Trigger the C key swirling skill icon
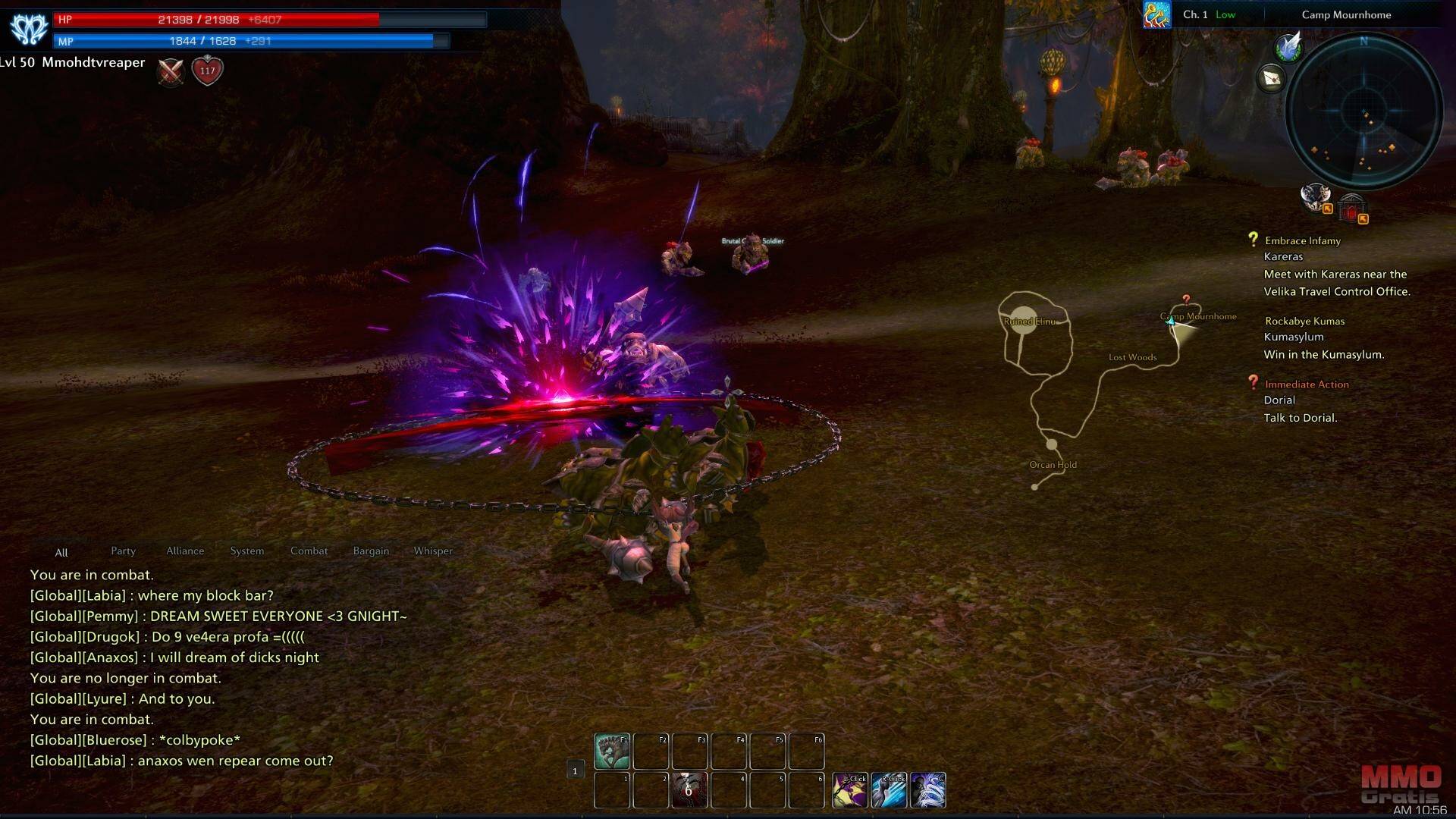This screenshot has height=819, width=1456. click(x=927, y=790)
